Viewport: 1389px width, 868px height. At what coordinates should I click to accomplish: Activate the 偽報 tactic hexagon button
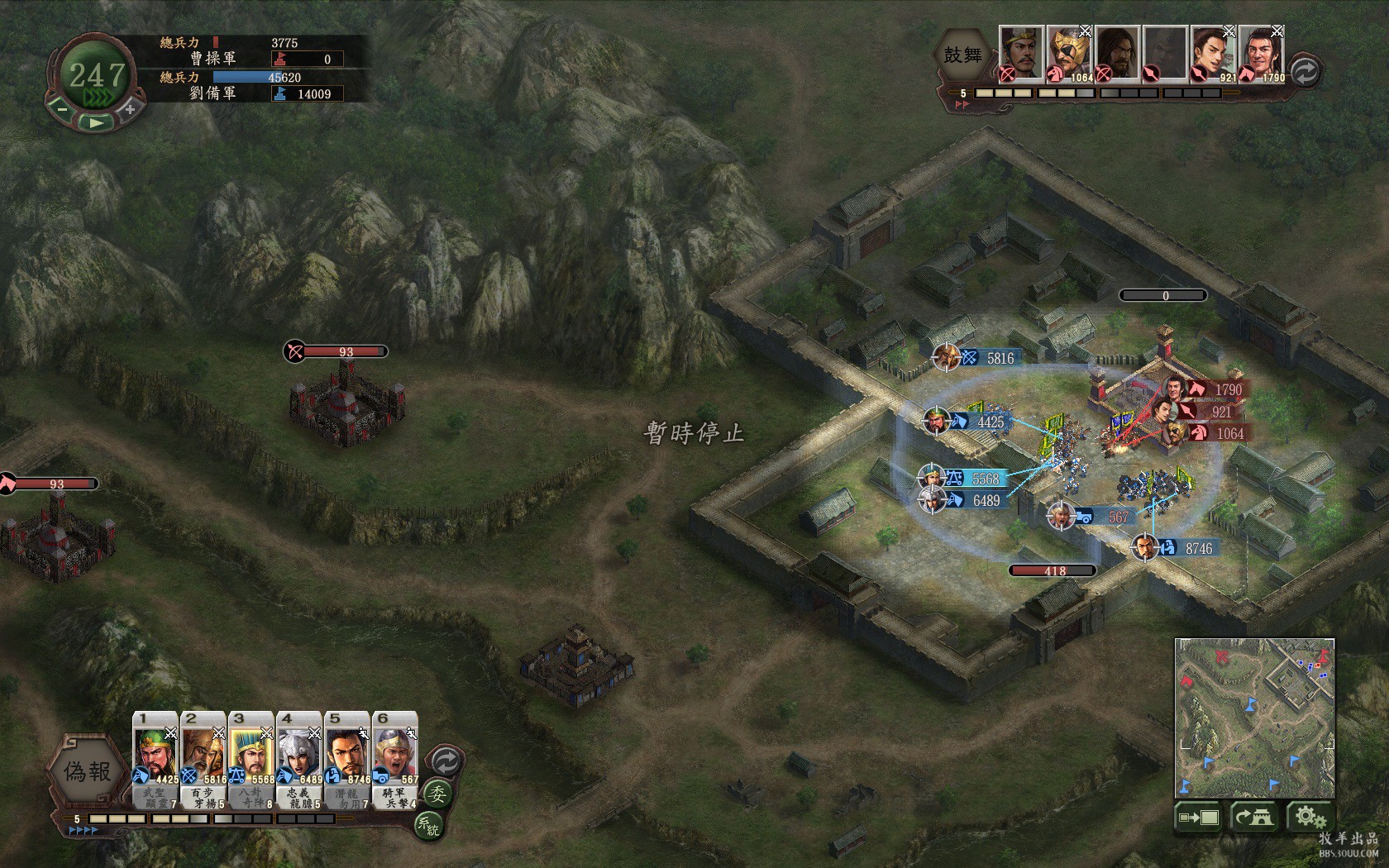click(x=88, y=773)
